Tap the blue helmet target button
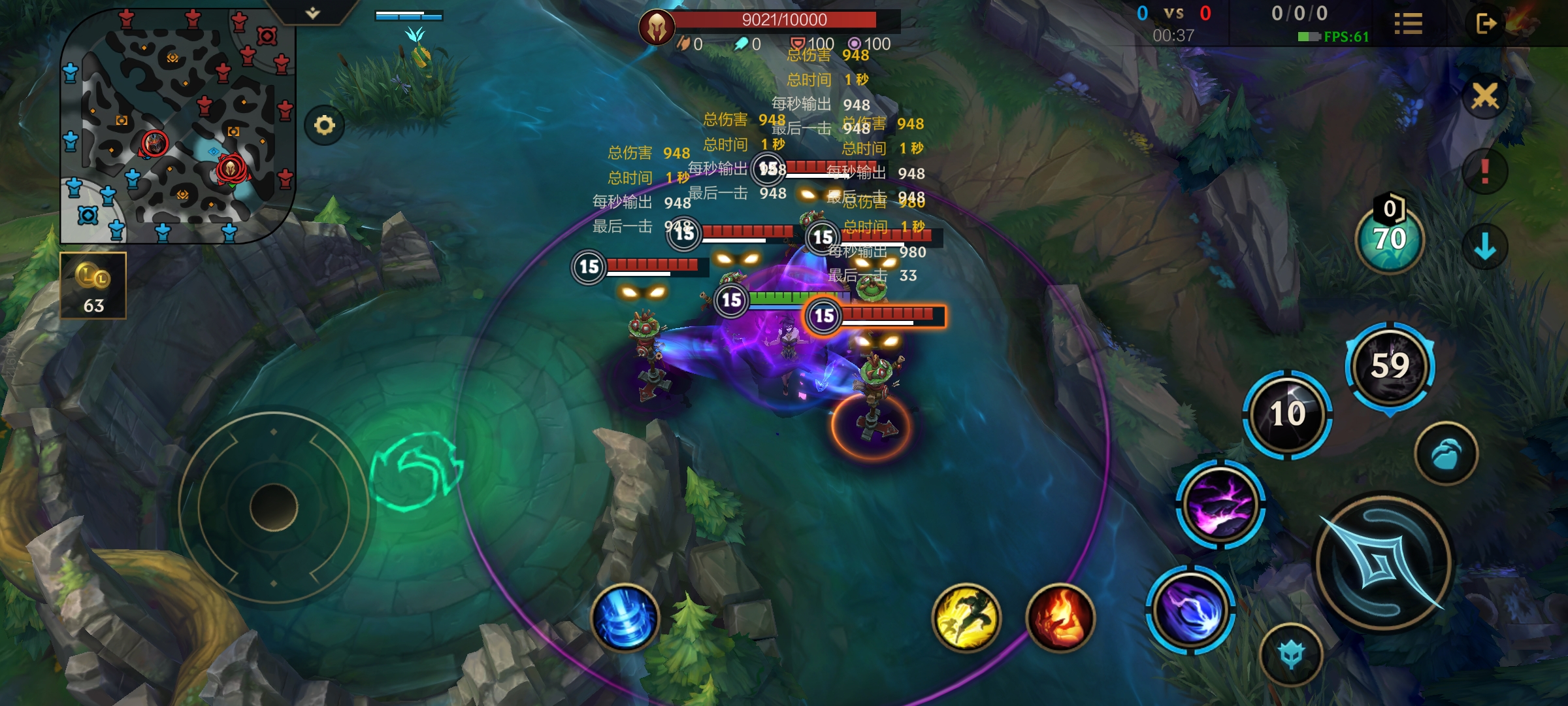 pos(1291,654)
